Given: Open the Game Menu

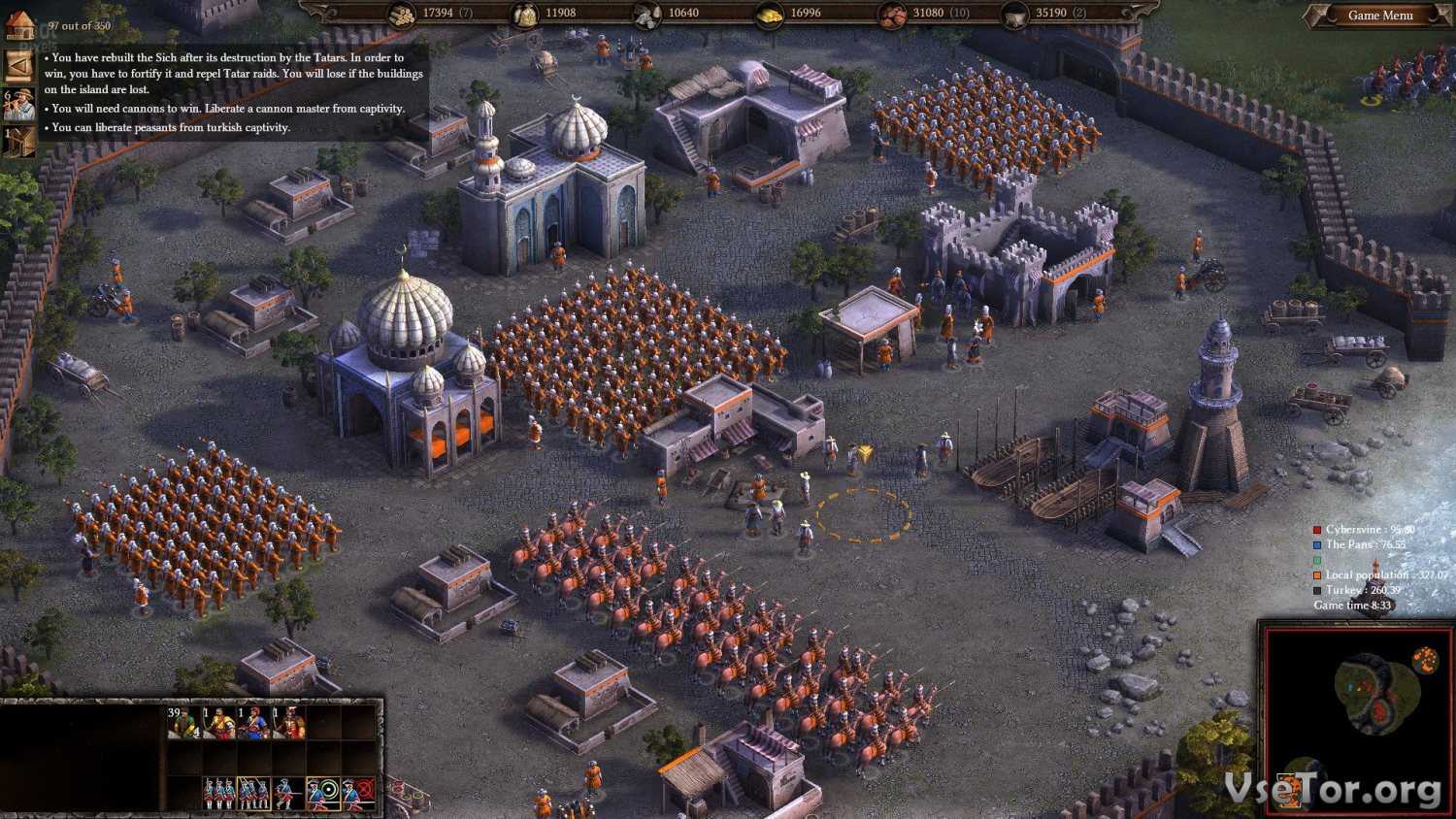Looking at the screenshot, I should (1379, 16).
